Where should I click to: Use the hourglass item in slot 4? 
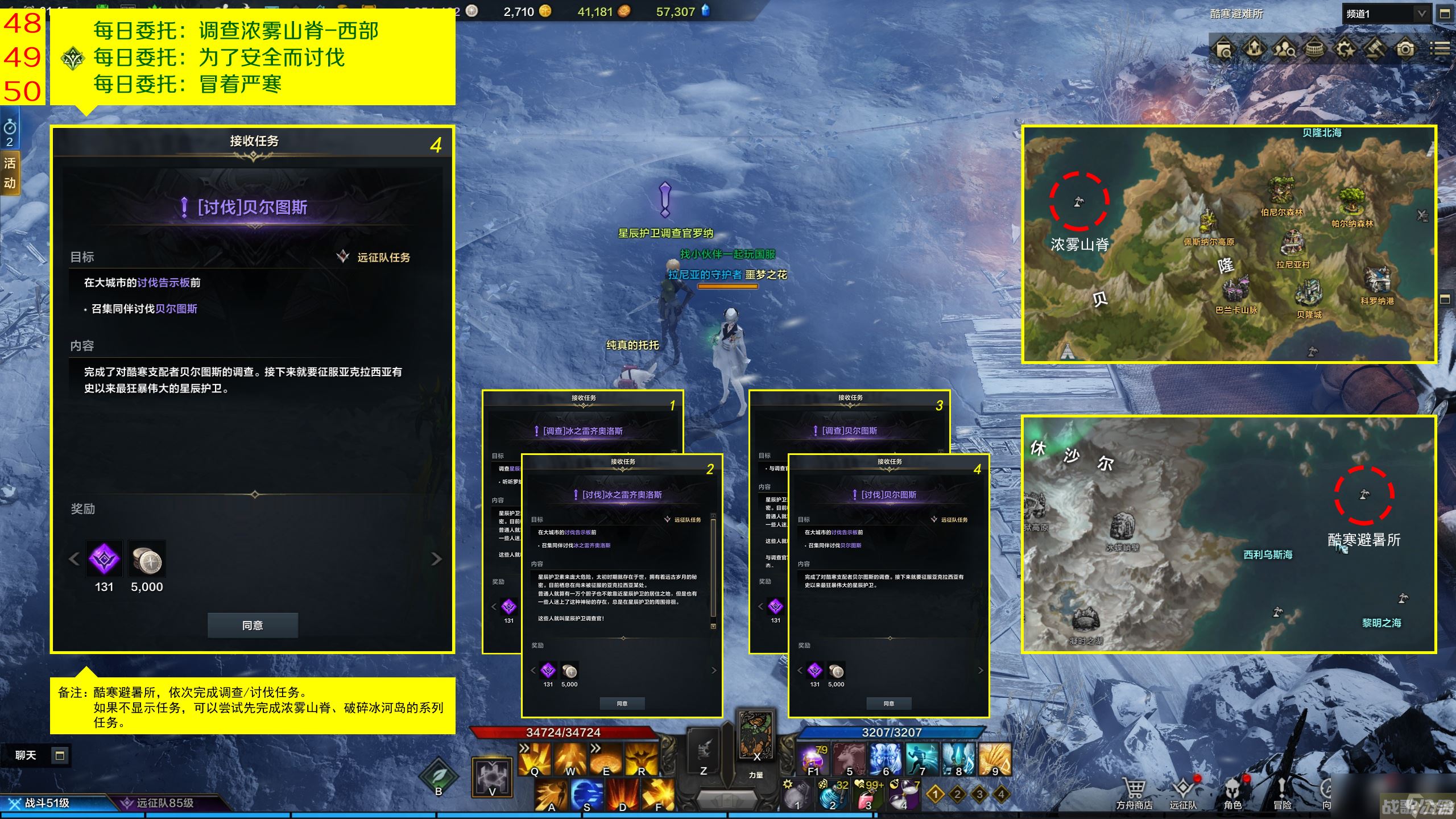(904, 795)
